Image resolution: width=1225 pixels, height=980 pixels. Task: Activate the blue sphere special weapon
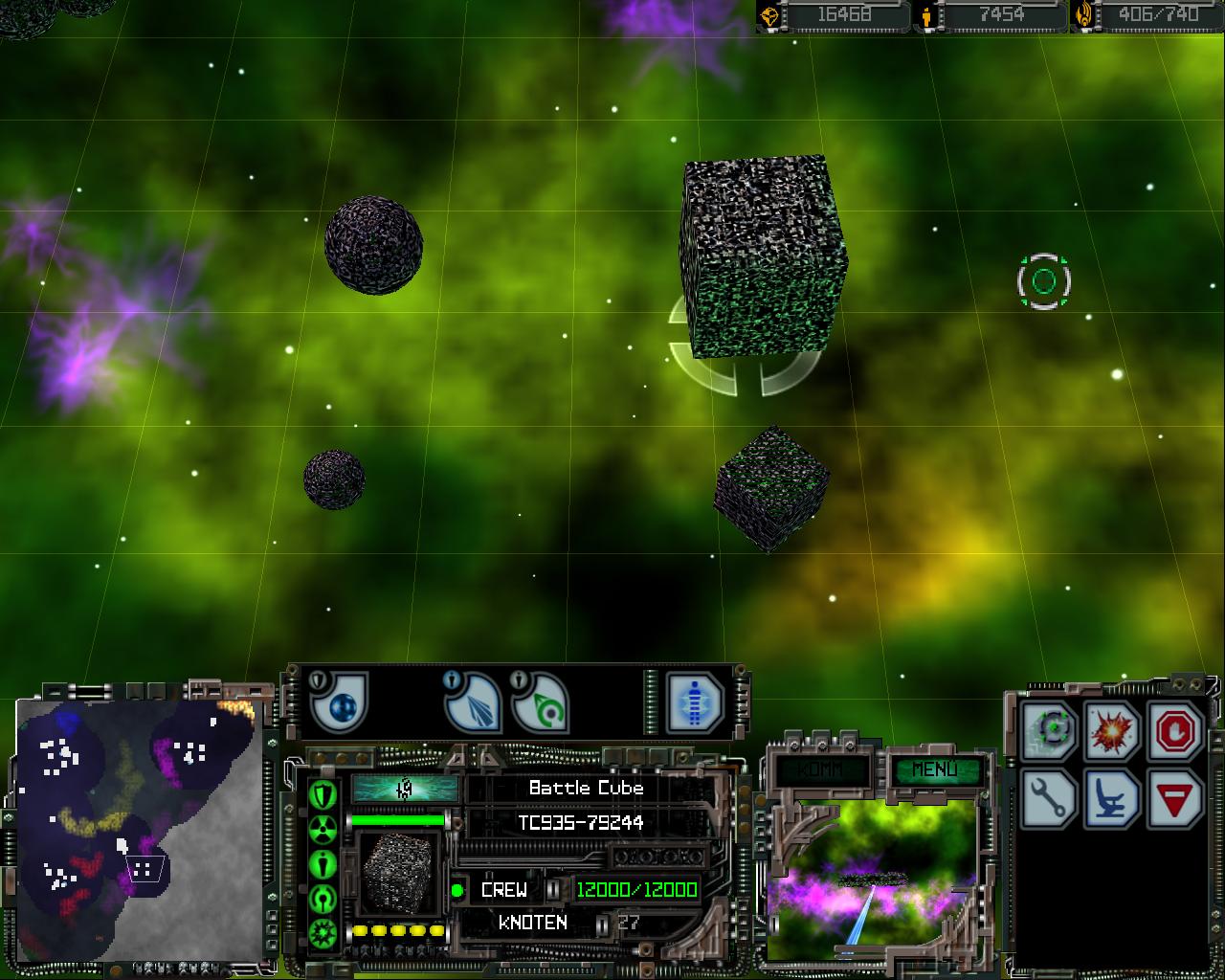(341, 703)
